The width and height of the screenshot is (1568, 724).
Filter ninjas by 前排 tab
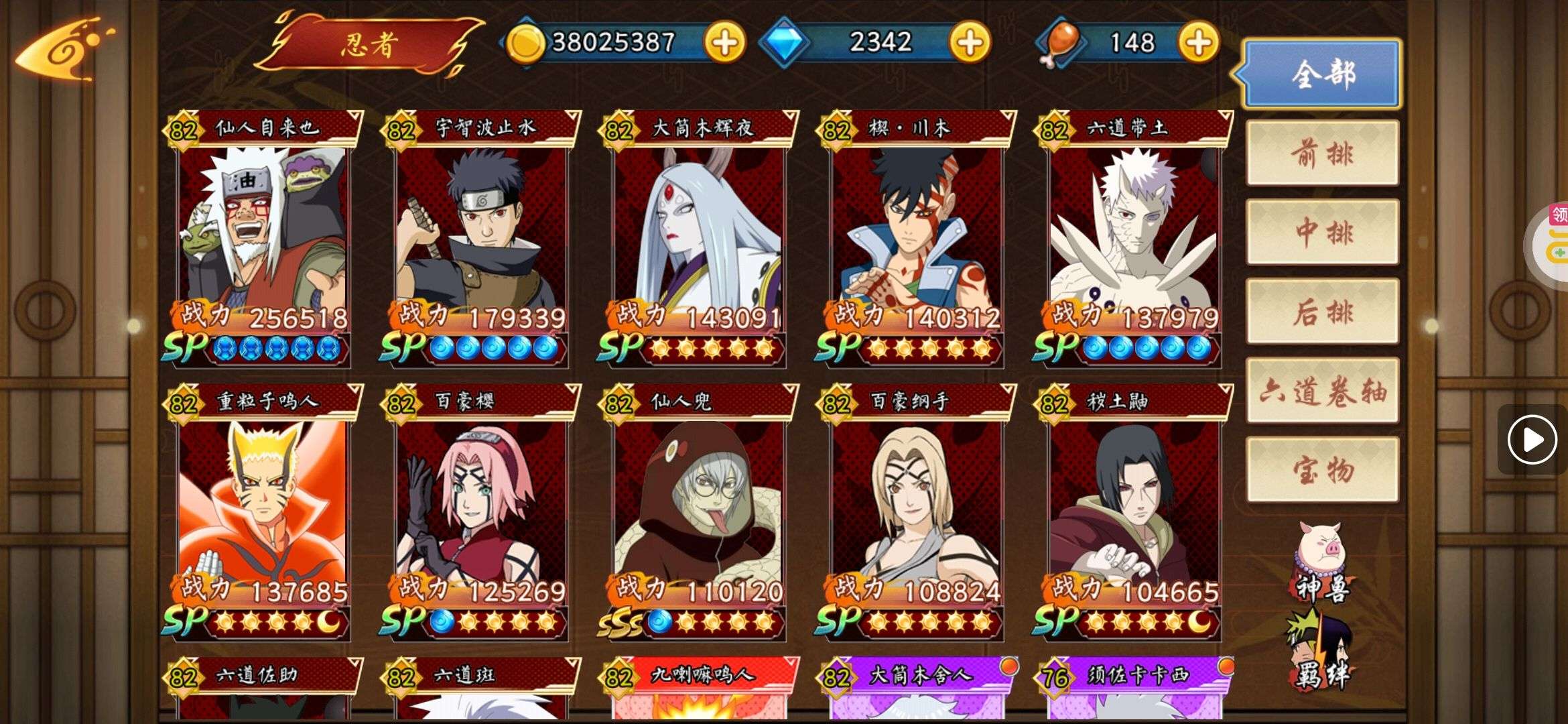(1322, 154)
